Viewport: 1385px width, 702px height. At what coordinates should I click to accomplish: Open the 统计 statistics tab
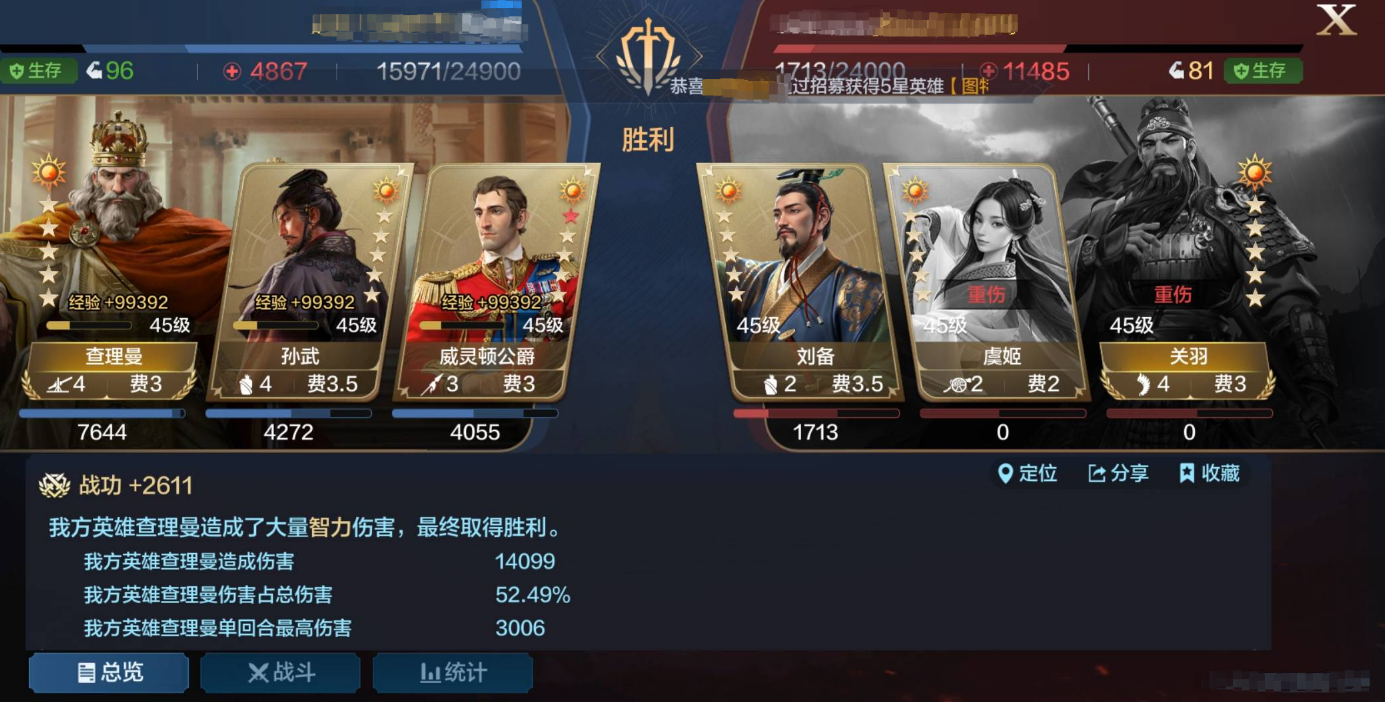point(453,673)
